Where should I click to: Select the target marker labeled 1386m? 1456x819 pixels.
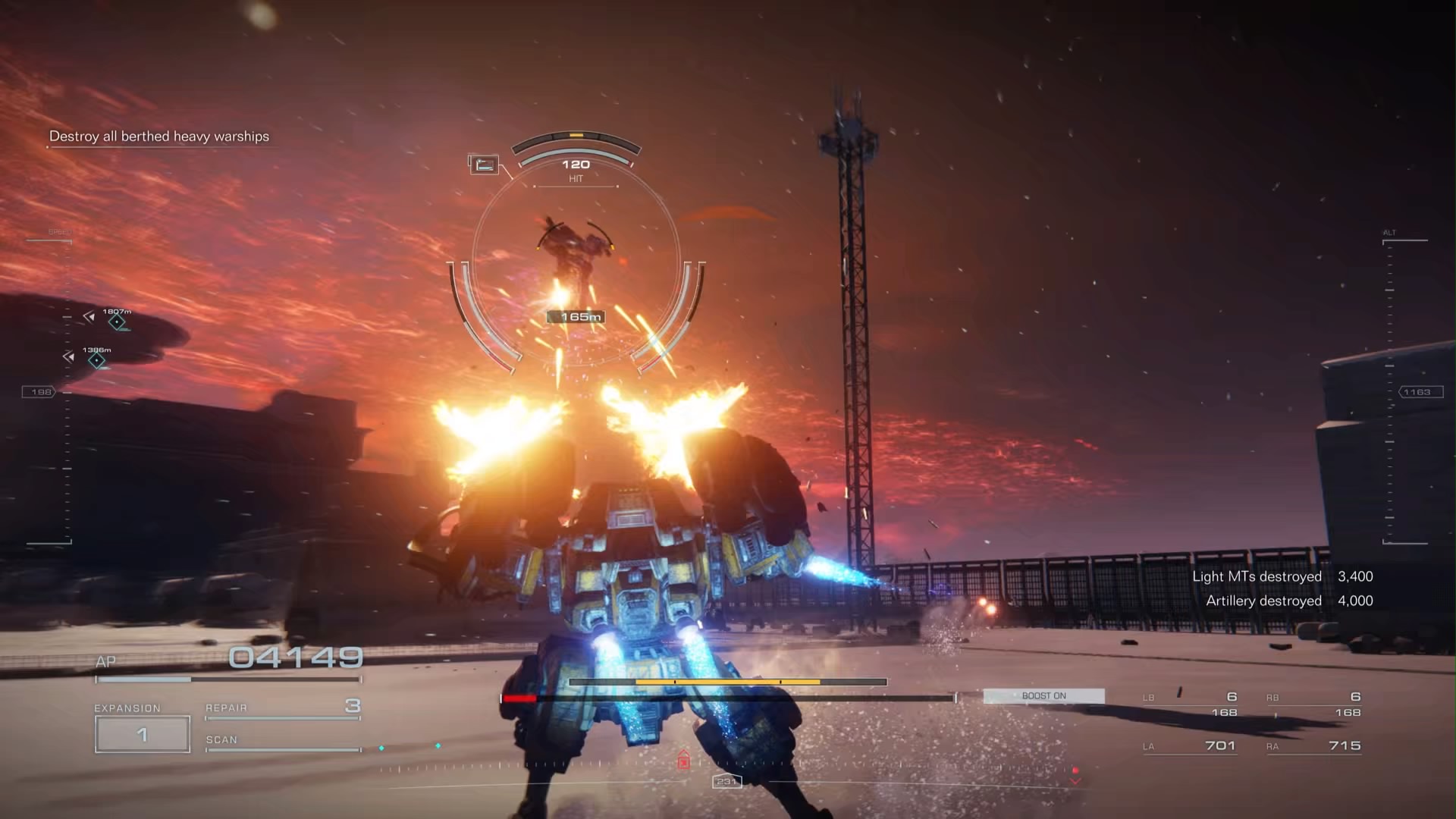click(96, 360)
